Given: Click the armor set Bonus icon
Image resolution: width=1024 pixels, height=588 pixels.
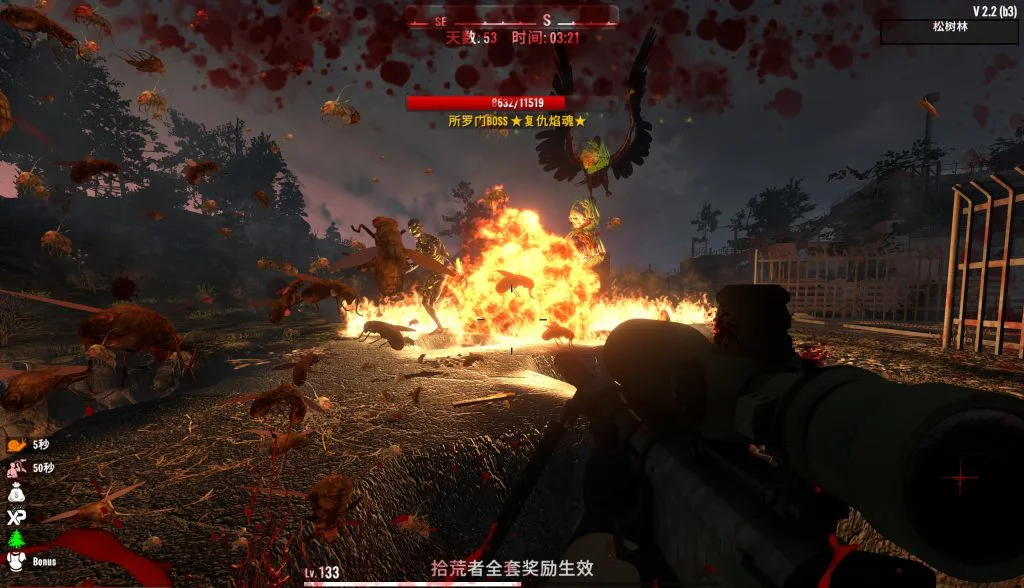Looking at the screenshot, I should [14, 562].
